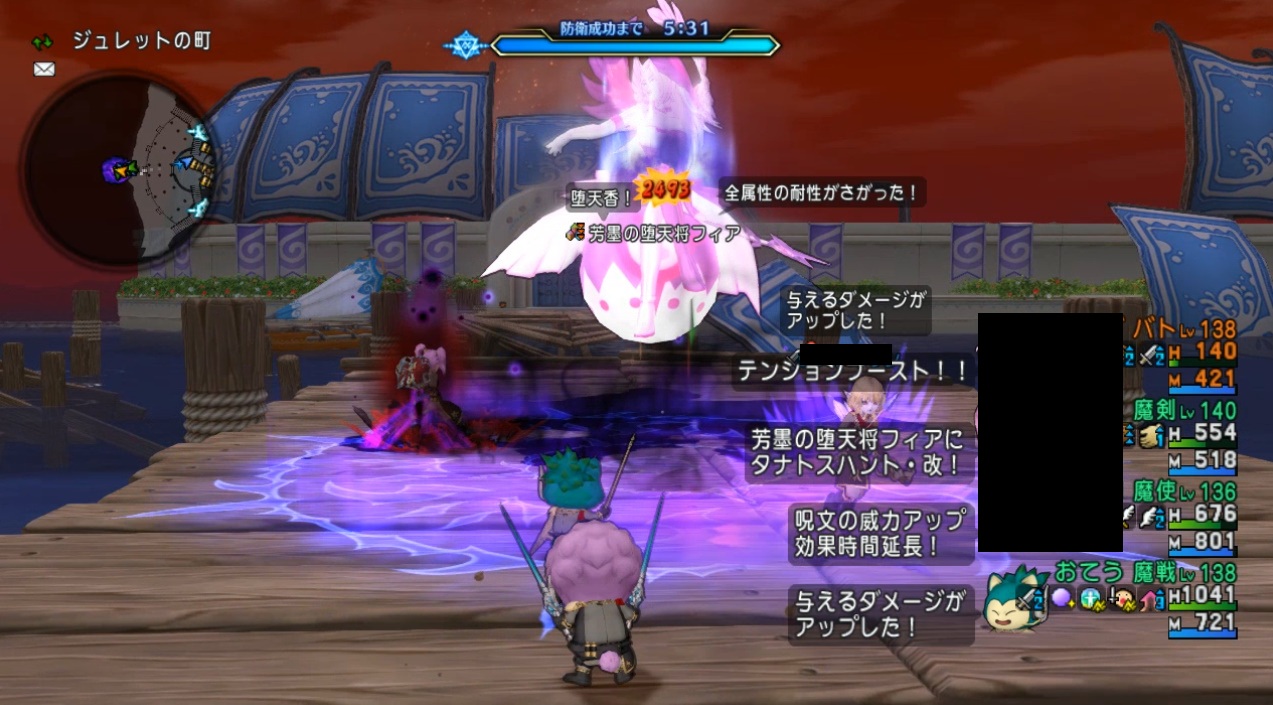Open the circular minimap
This screenshot has width=1273, height=705.
(118, 170)
